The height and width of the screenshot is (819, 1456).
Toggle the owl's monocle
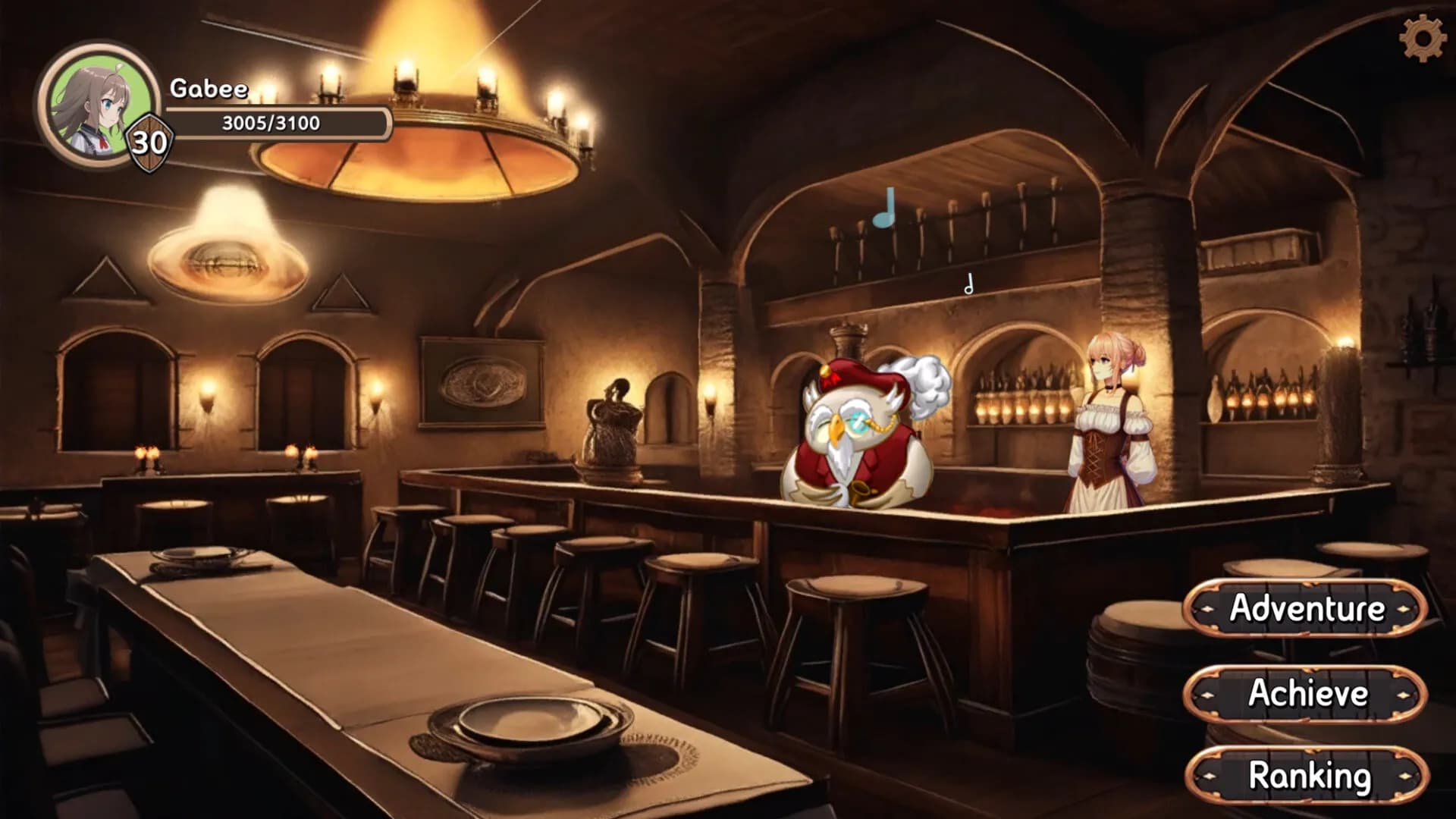(859, 423)
